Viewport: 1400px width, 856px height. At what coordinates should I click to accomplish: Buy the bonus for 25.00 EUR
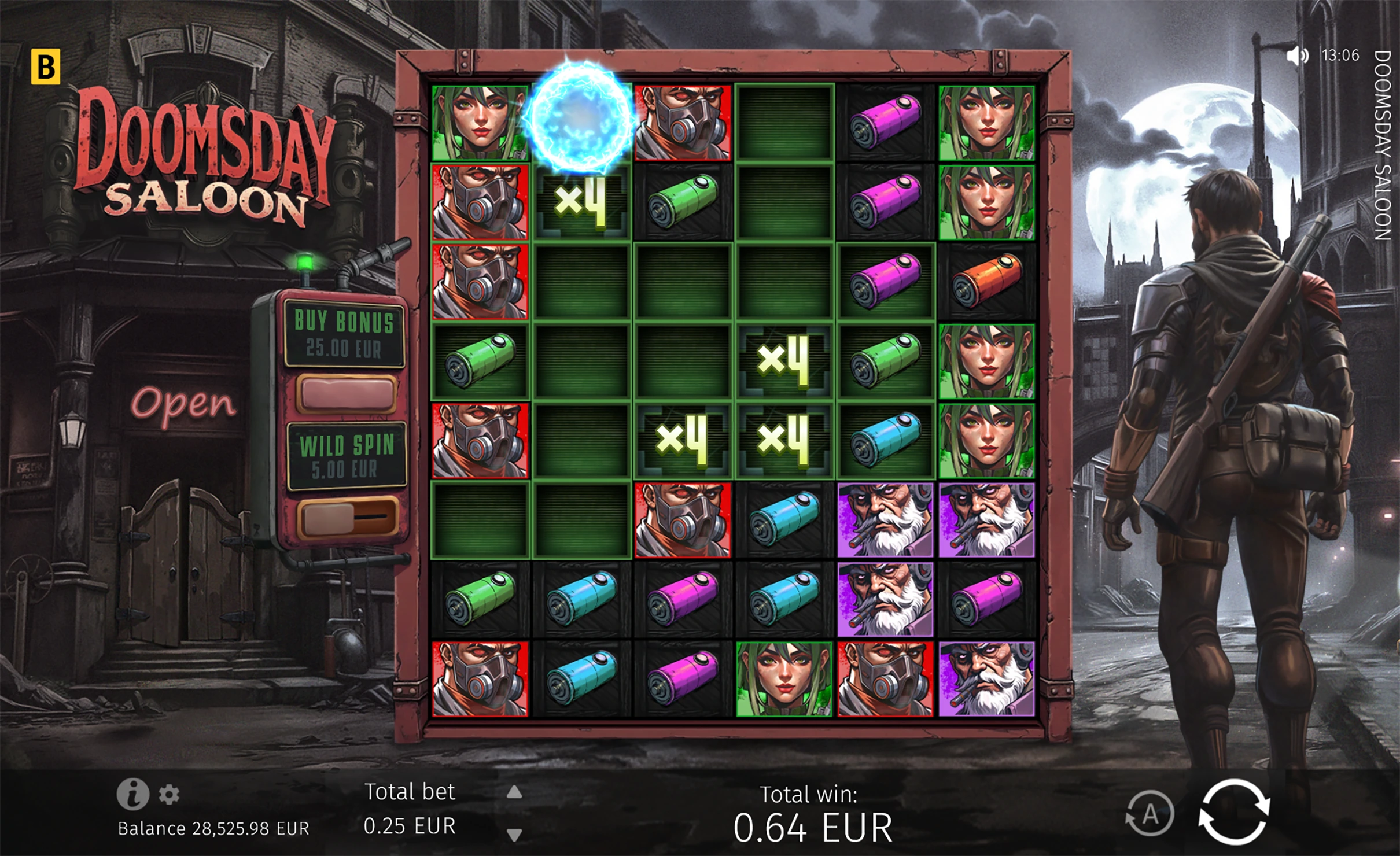coord(344,335)
